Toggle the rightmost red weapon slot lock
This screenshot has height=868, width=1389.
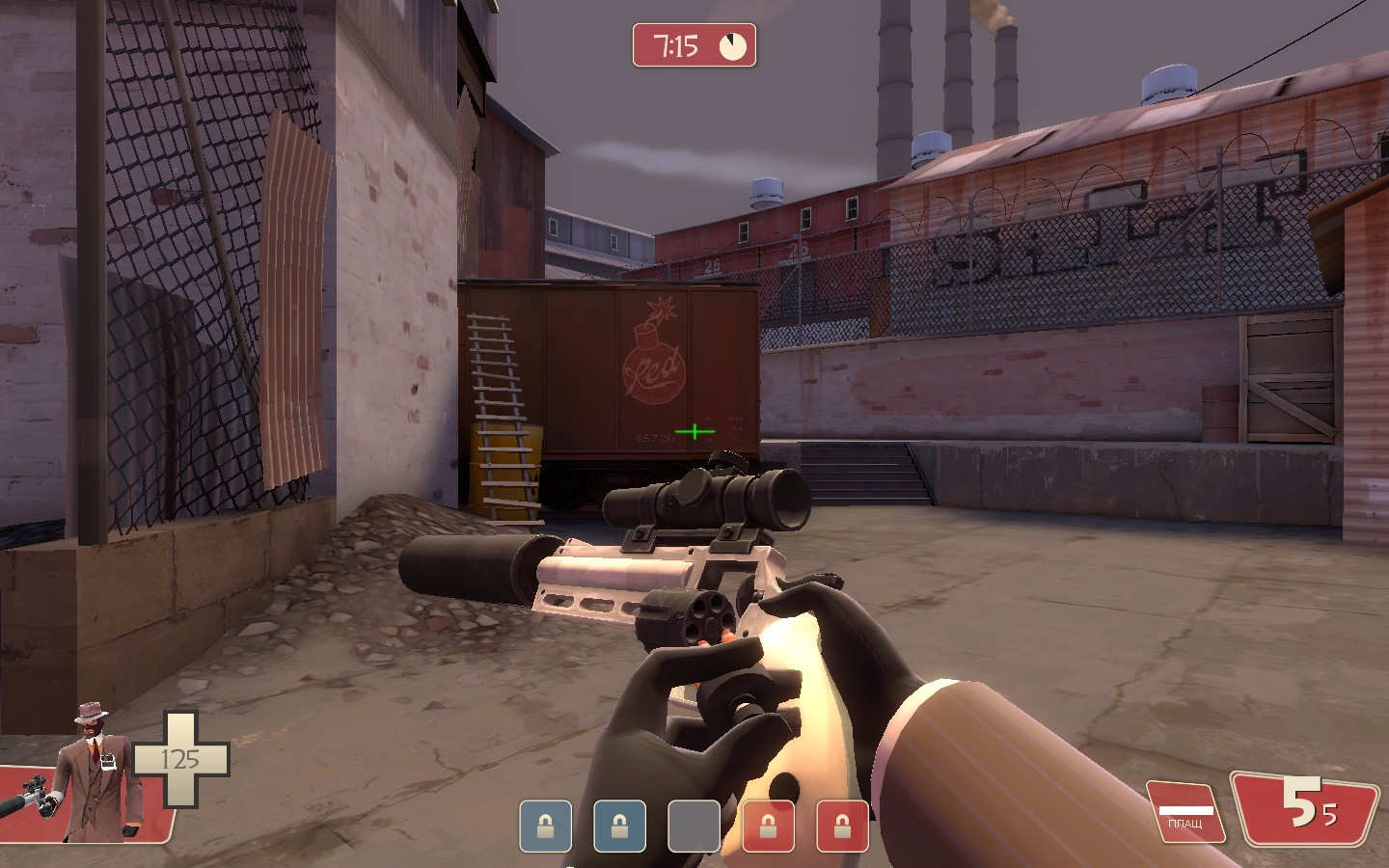842,825
